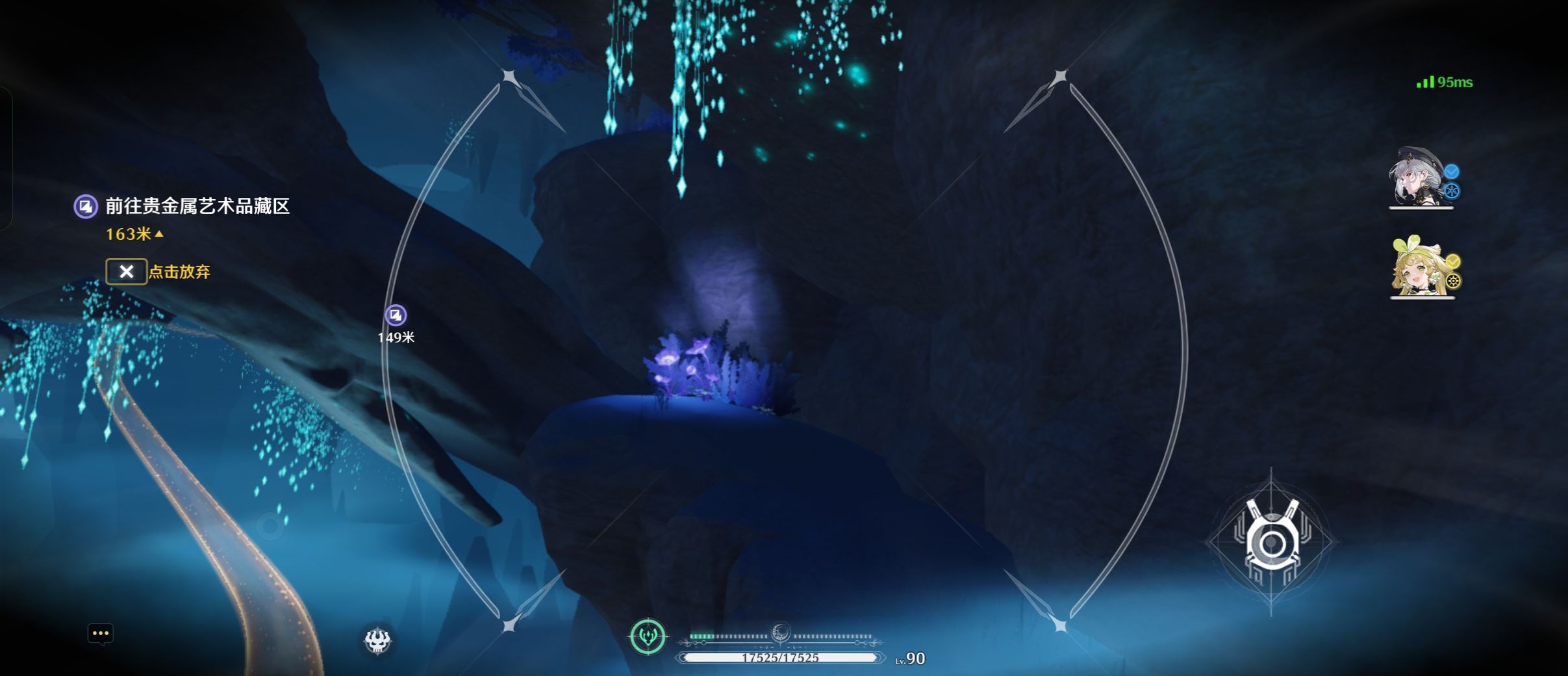Open the chat speech bubble icon
This screenshot has width=1568, height=676.
pos(101,634)
